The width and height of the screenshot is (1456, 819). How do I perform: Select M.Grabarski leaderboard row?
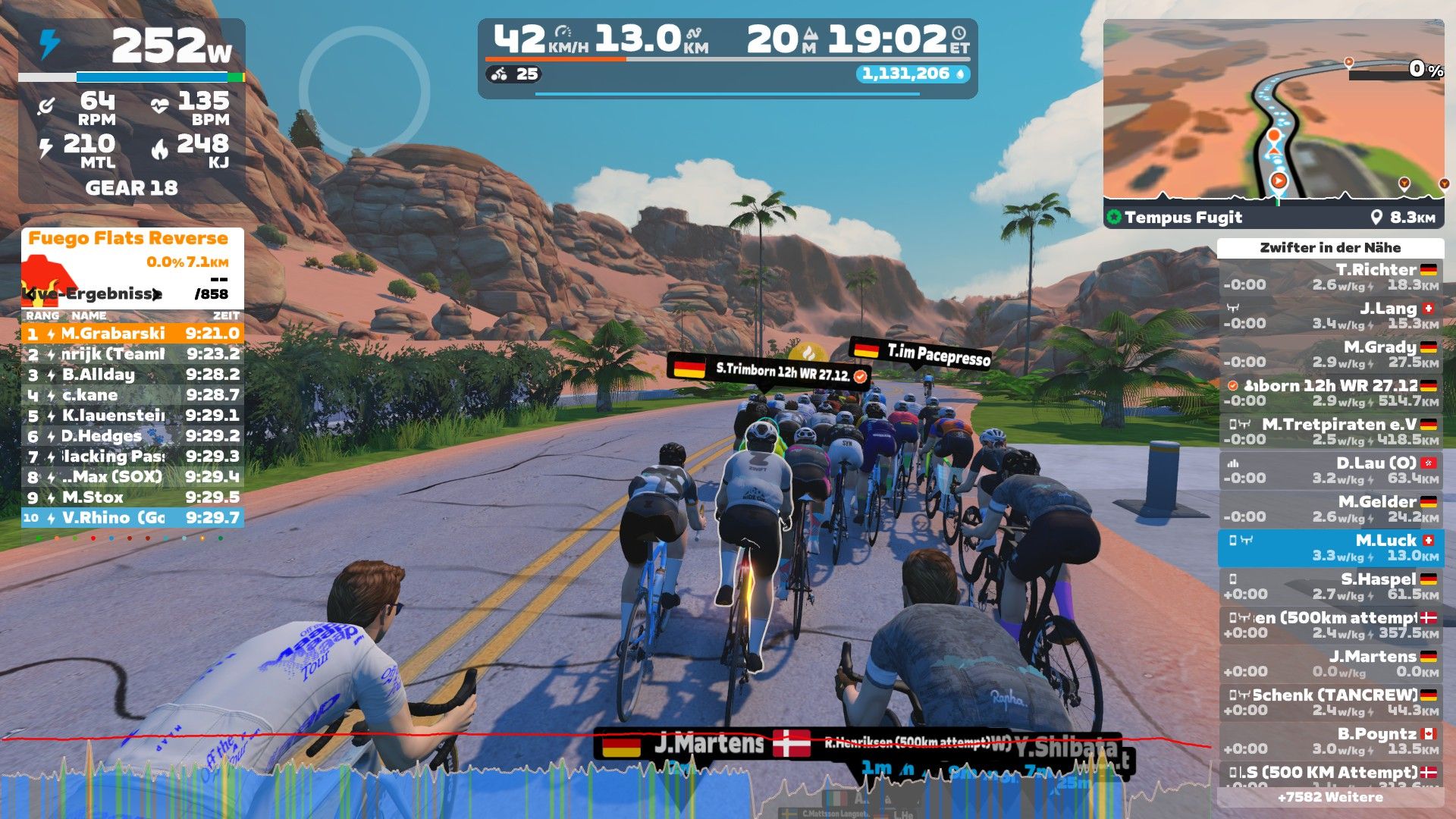click(x=133, y=333)
